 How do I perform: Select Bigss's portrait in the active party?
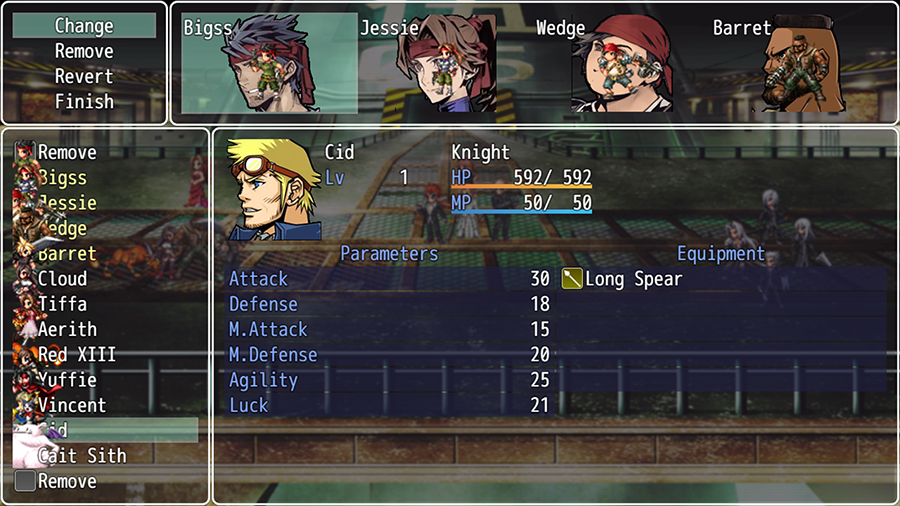[x=268, y=62]
